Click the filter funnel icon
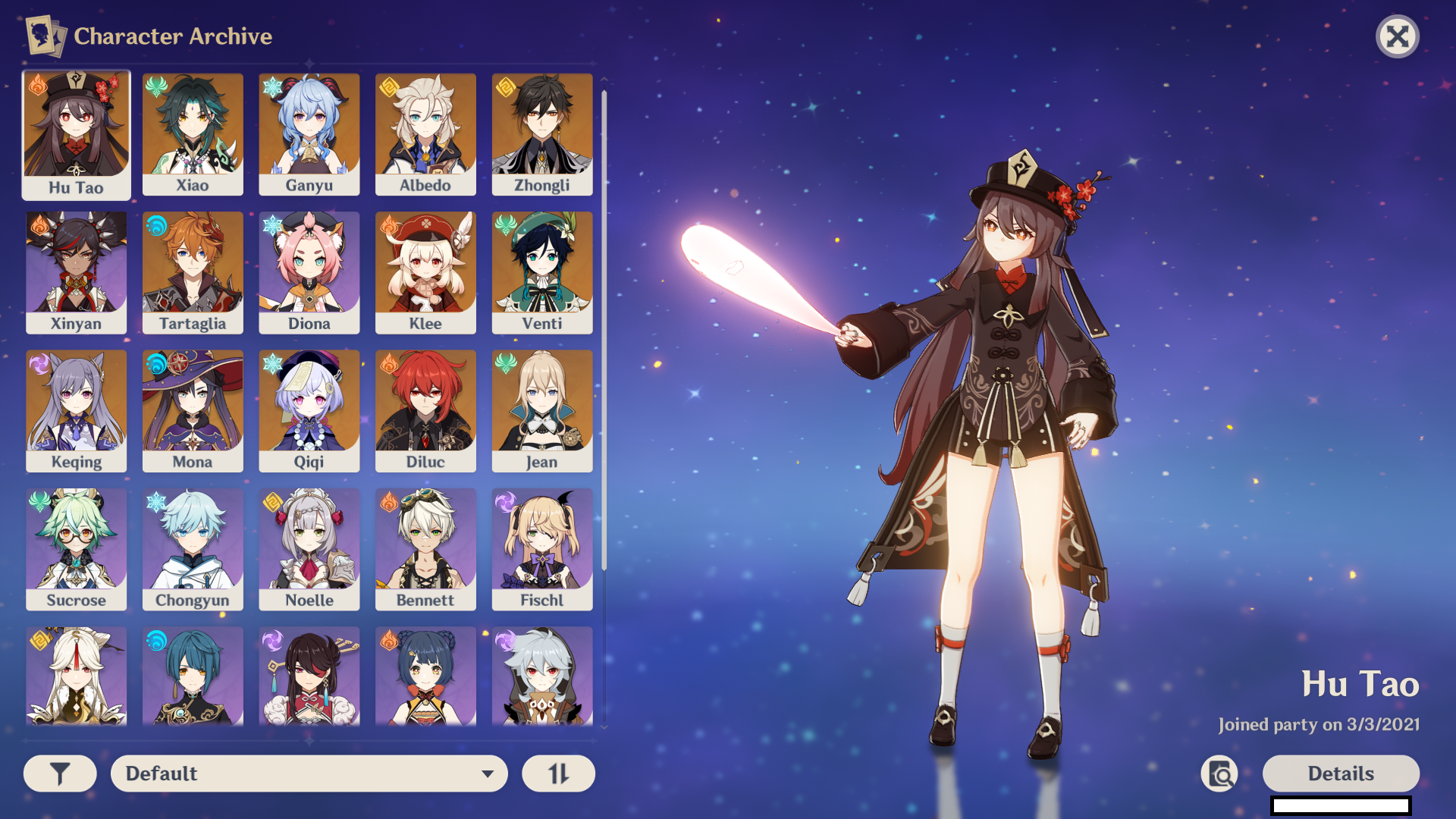 coord(59,773)
